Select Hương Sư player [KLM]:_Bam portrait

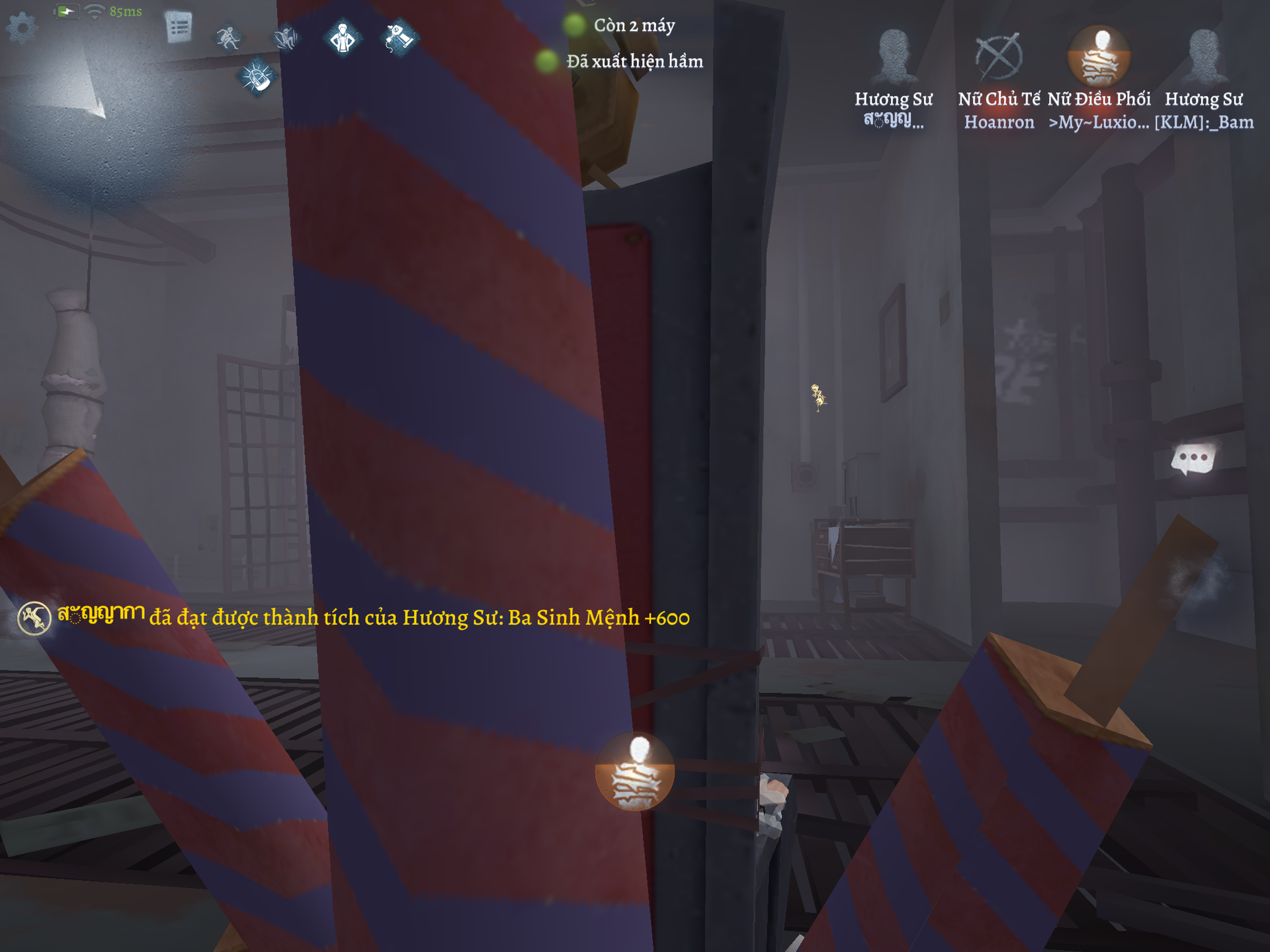(1204, 58)
